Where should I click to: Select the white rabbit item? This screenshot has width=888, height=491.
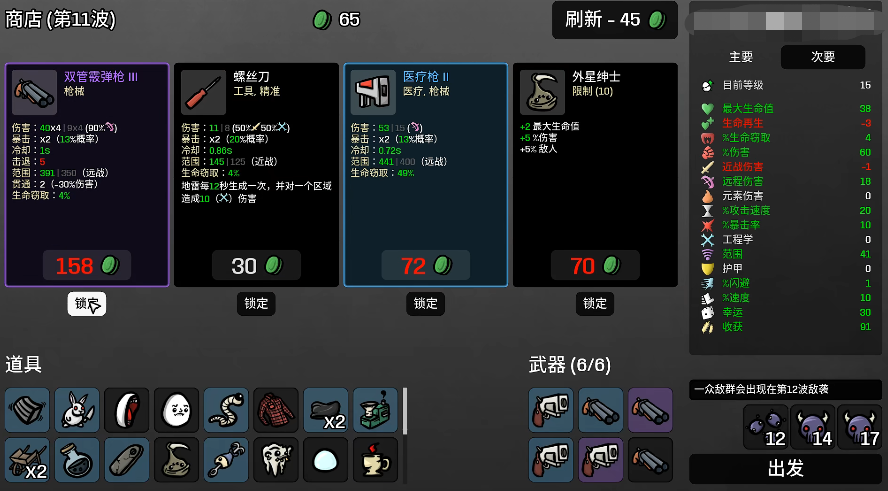(x=77, y=410)
